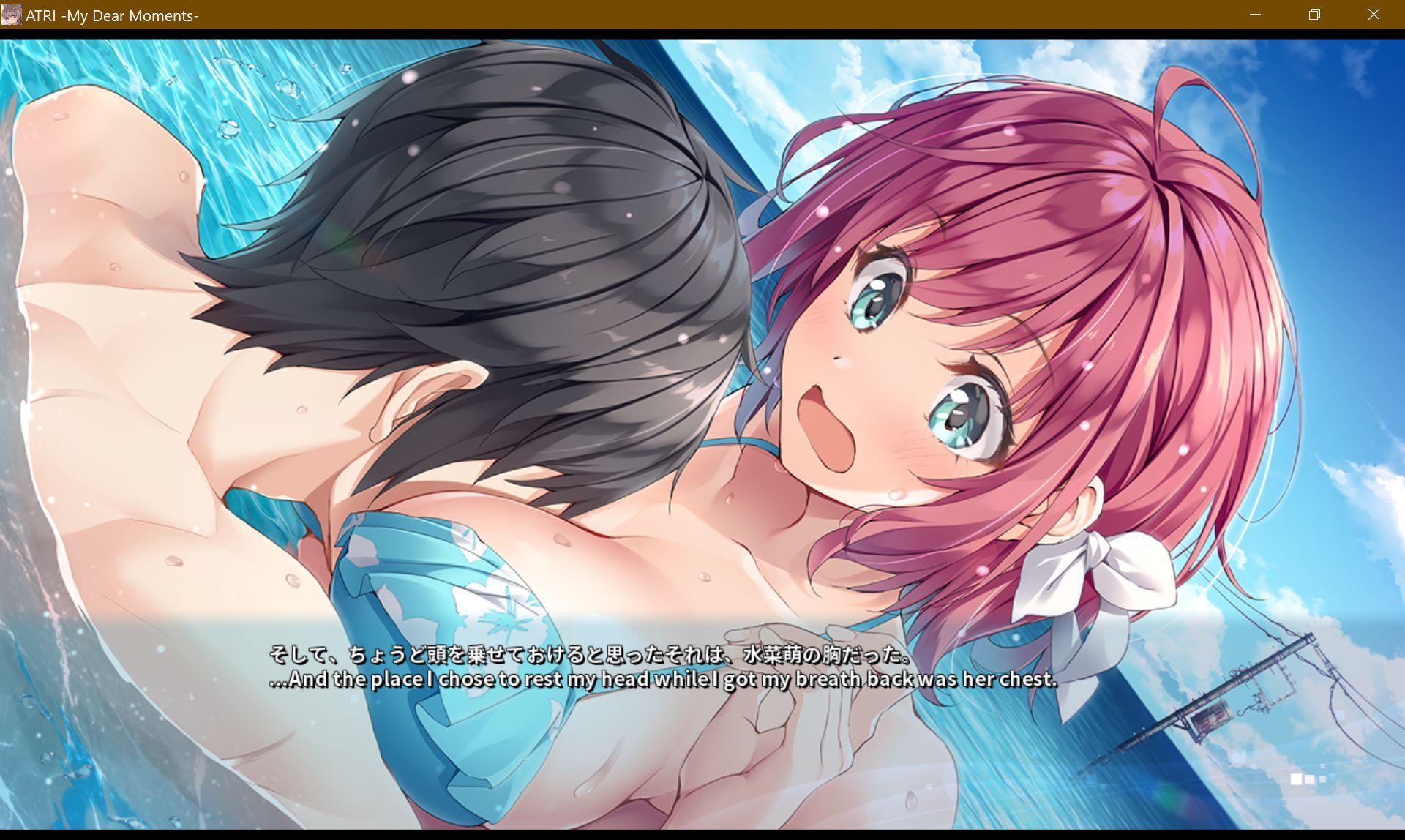This screenshot has width=1405, height=840.
Task: Click the smallest square in the advance indicator
Action: tap(1322, 779)
